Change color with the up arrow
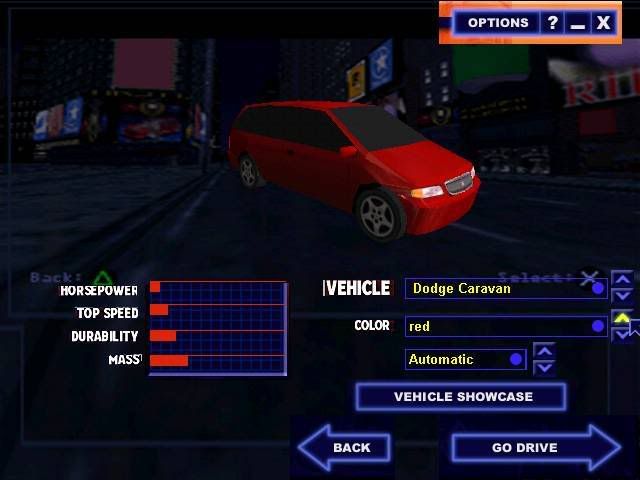640x480 pixels. (622, 318)
